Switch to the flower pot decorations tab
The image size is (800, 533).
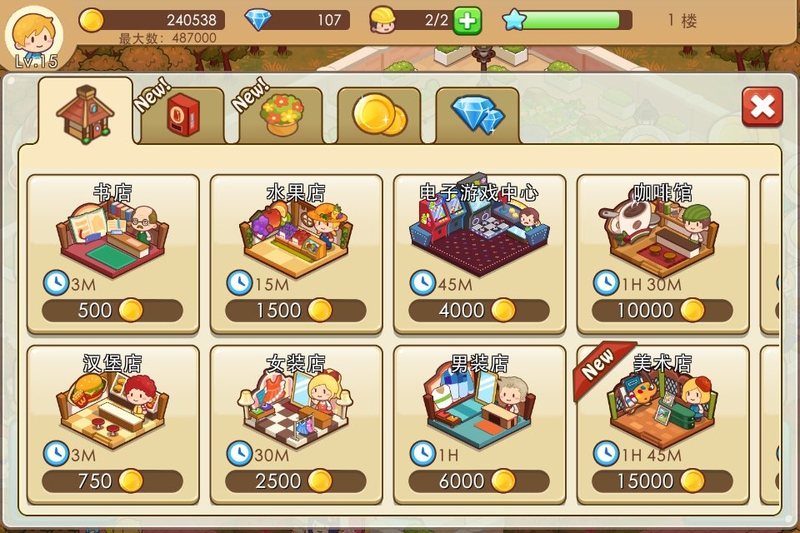point(281,116)
